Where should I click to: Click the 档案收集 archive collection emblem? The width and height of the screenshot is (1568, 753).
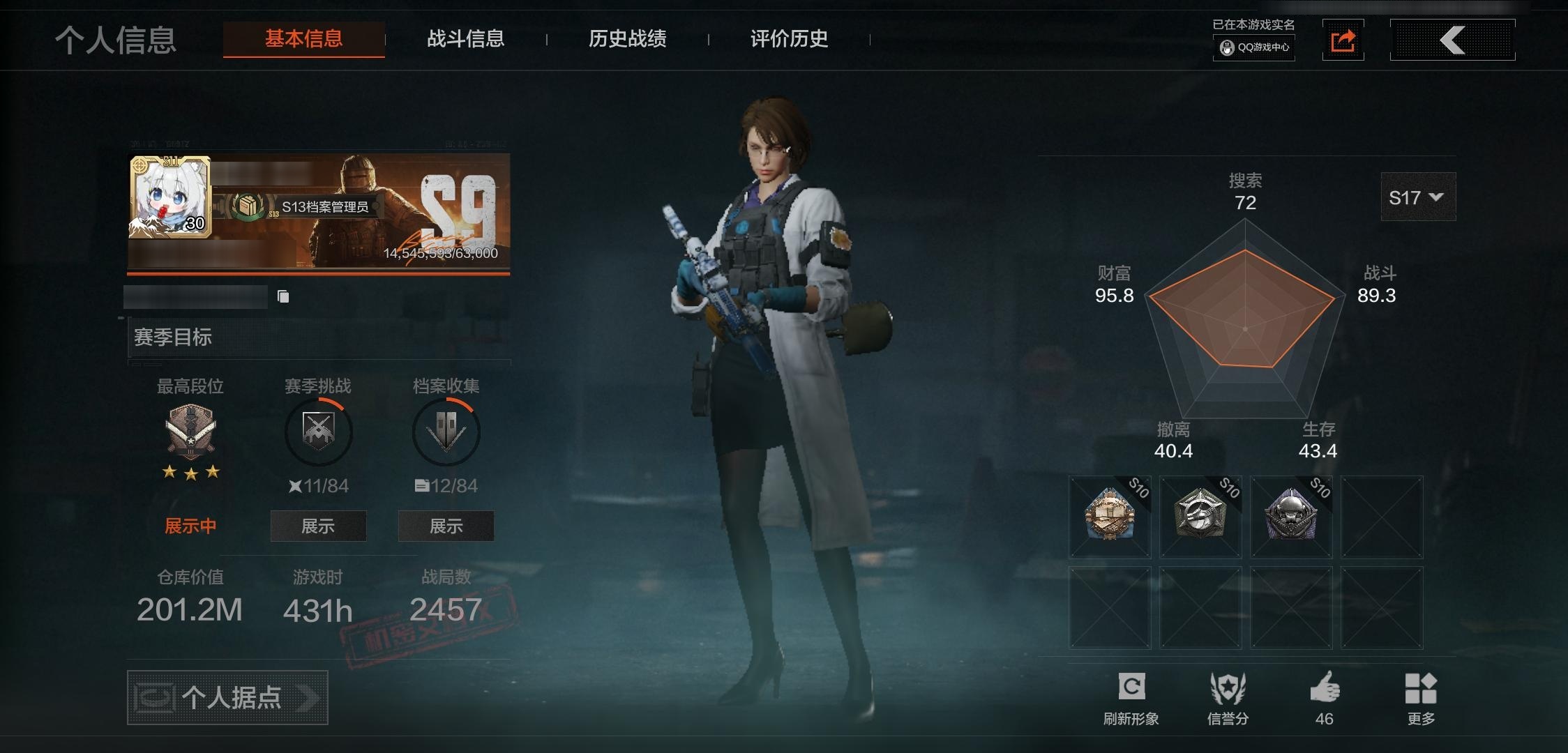click(446, 431)
